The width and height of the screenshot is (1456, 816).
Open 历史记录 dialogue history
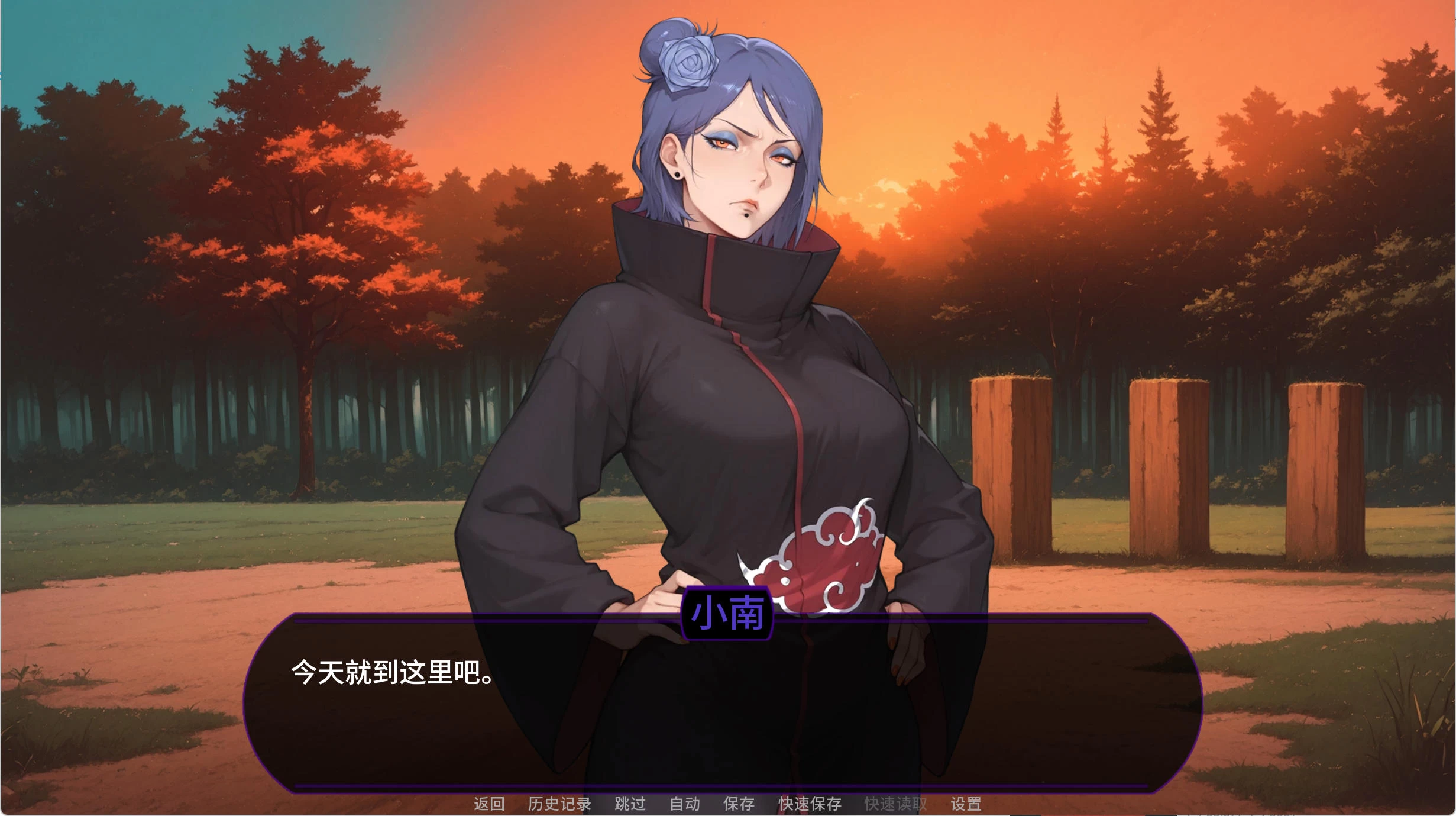(x=558, y=804)
